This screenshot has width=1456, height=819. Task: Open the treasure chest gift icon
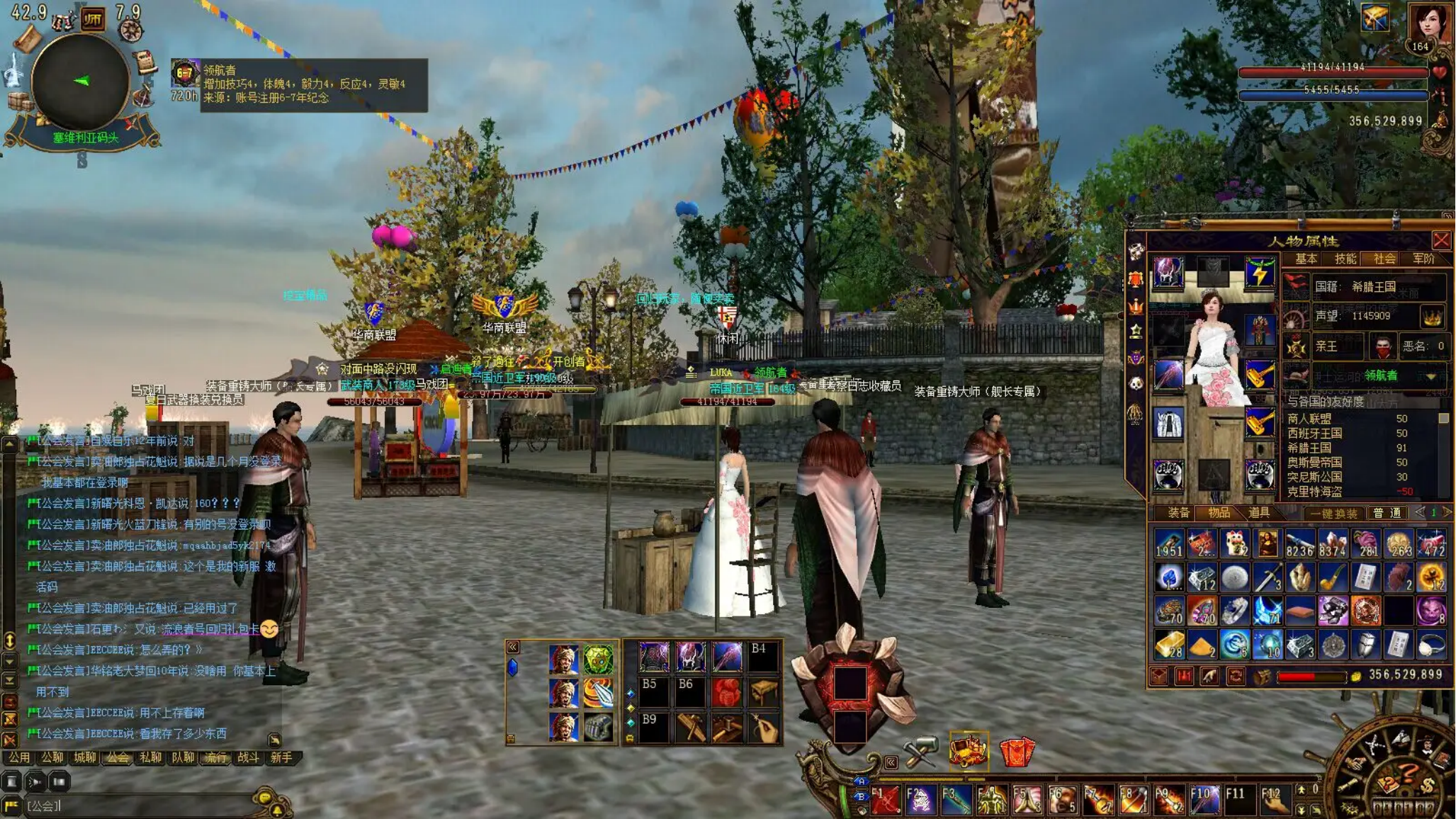969,750
